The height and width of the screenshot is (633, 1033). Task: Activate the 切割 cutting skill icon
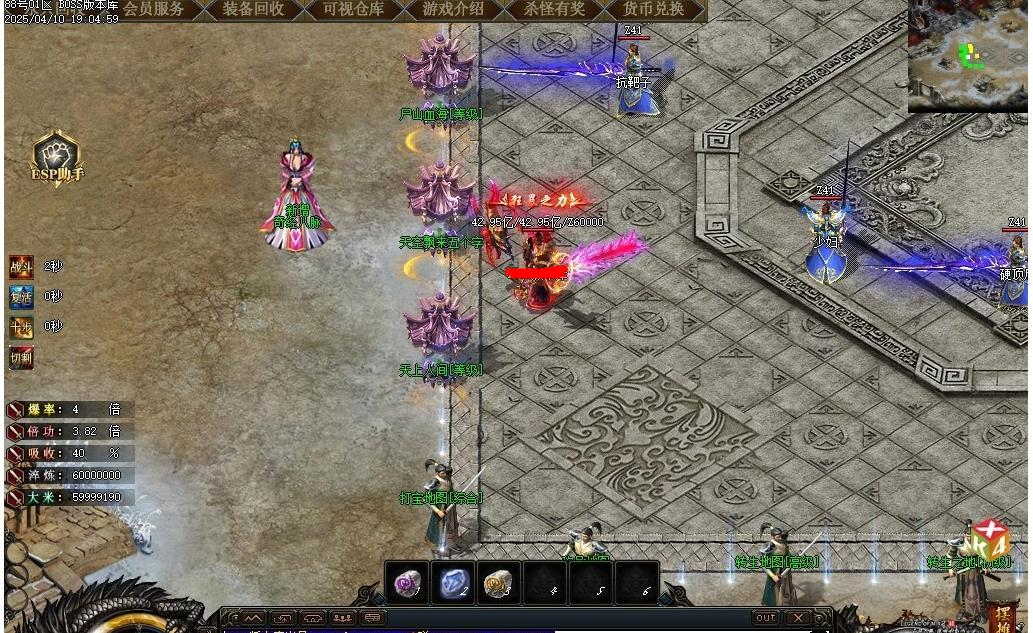tap(21, 357)
